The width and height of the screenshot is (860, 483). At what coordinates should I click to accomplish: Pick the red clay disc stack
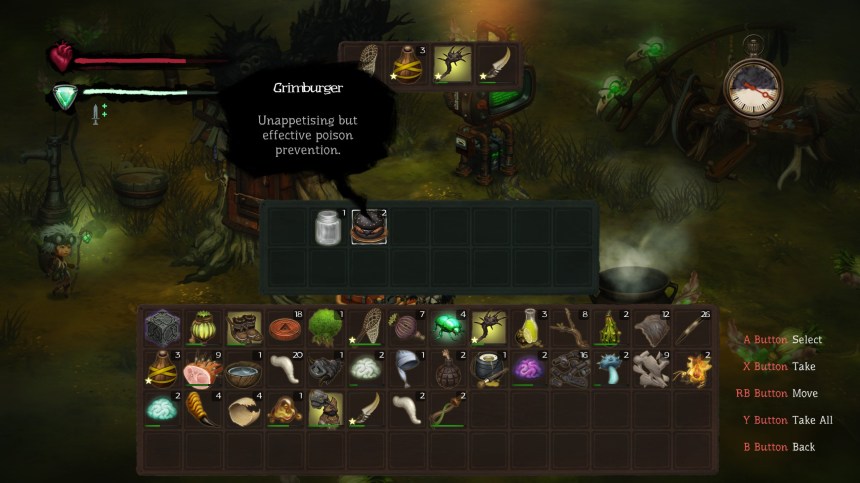(x=284, y=327)
